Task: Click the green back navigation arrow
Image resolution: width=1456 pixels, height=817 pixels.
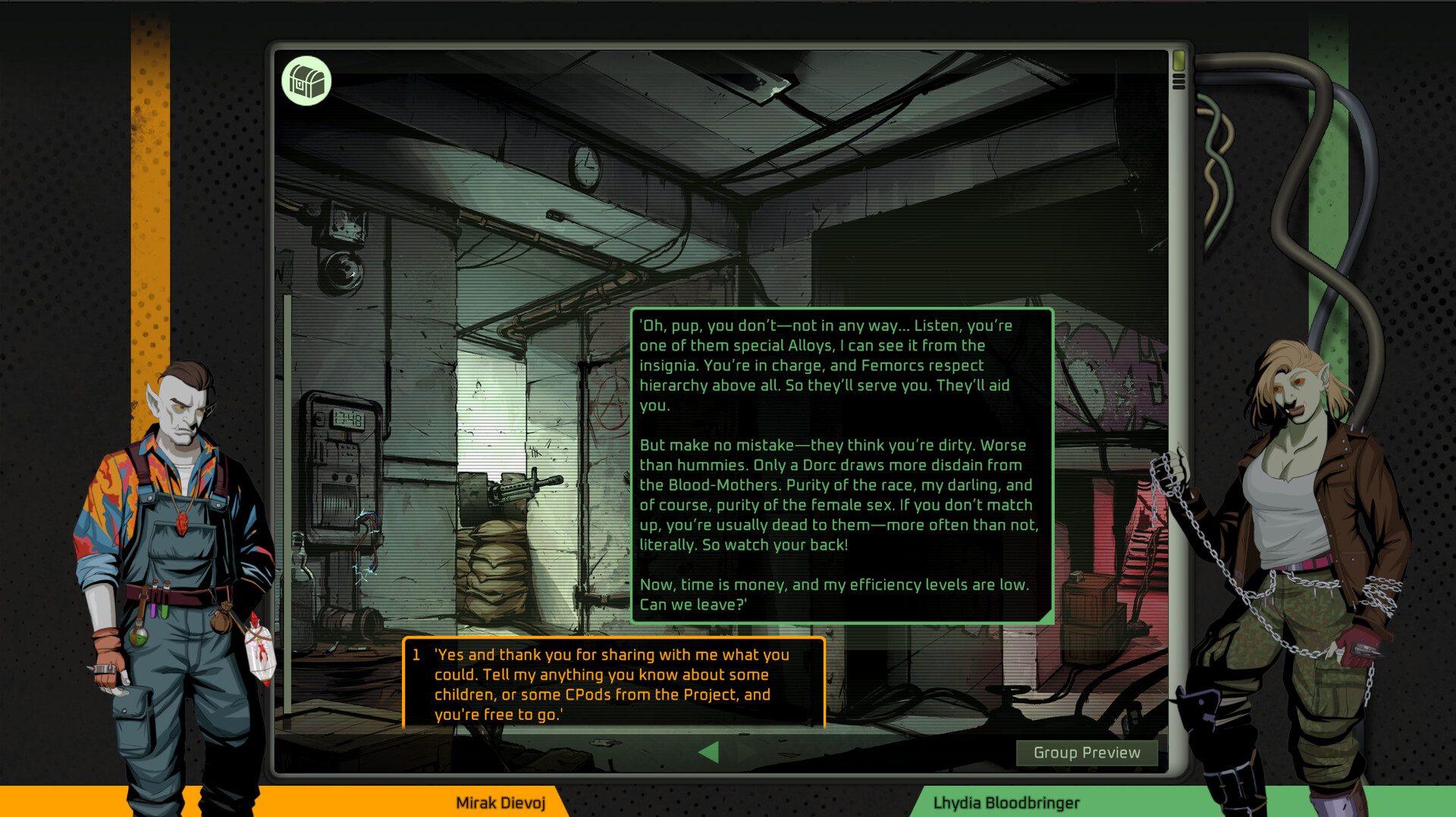Action: point(709,753)
